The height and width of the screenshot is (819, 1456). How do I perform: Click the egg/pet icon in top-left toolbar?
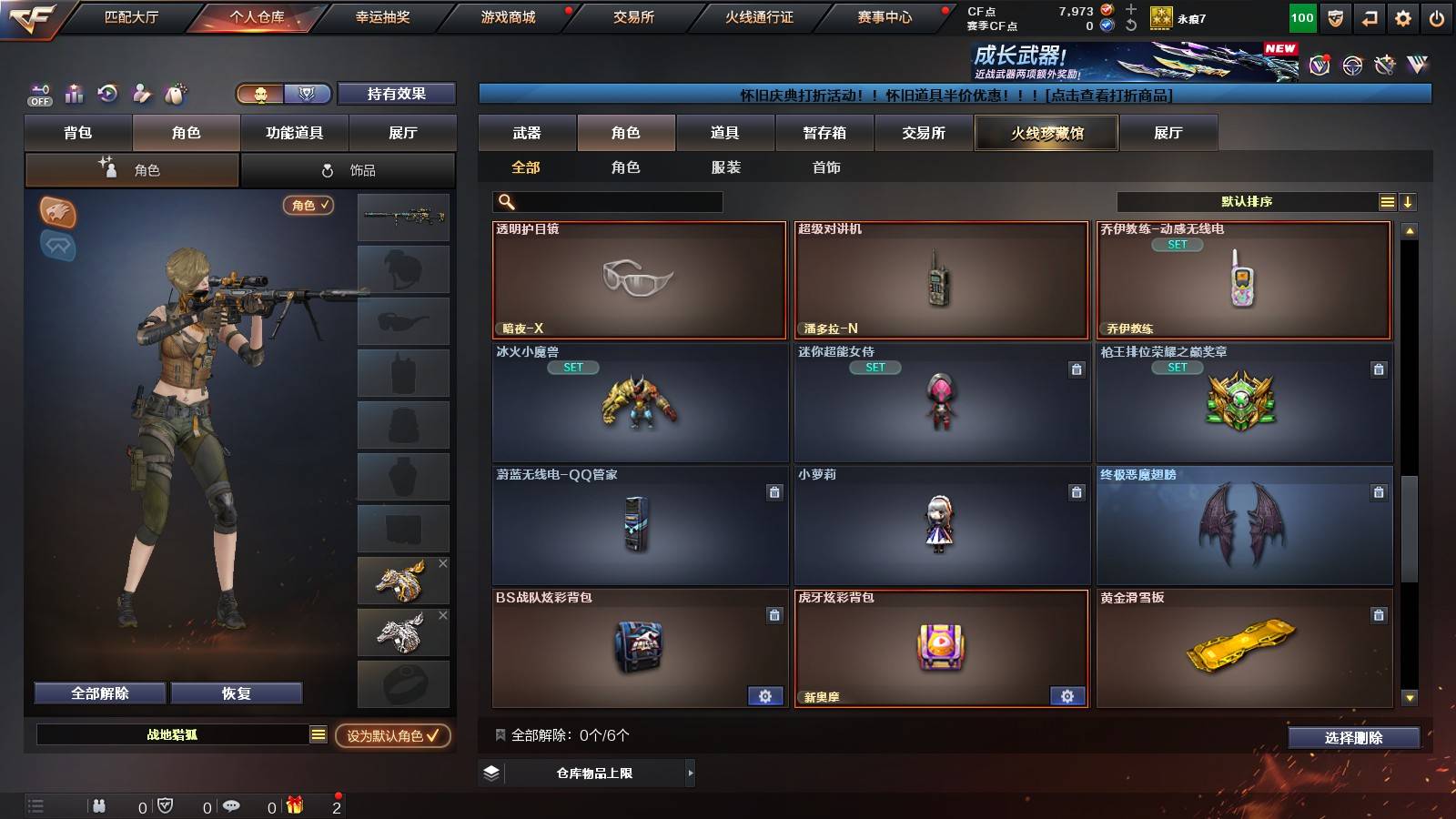click(177, 94)
